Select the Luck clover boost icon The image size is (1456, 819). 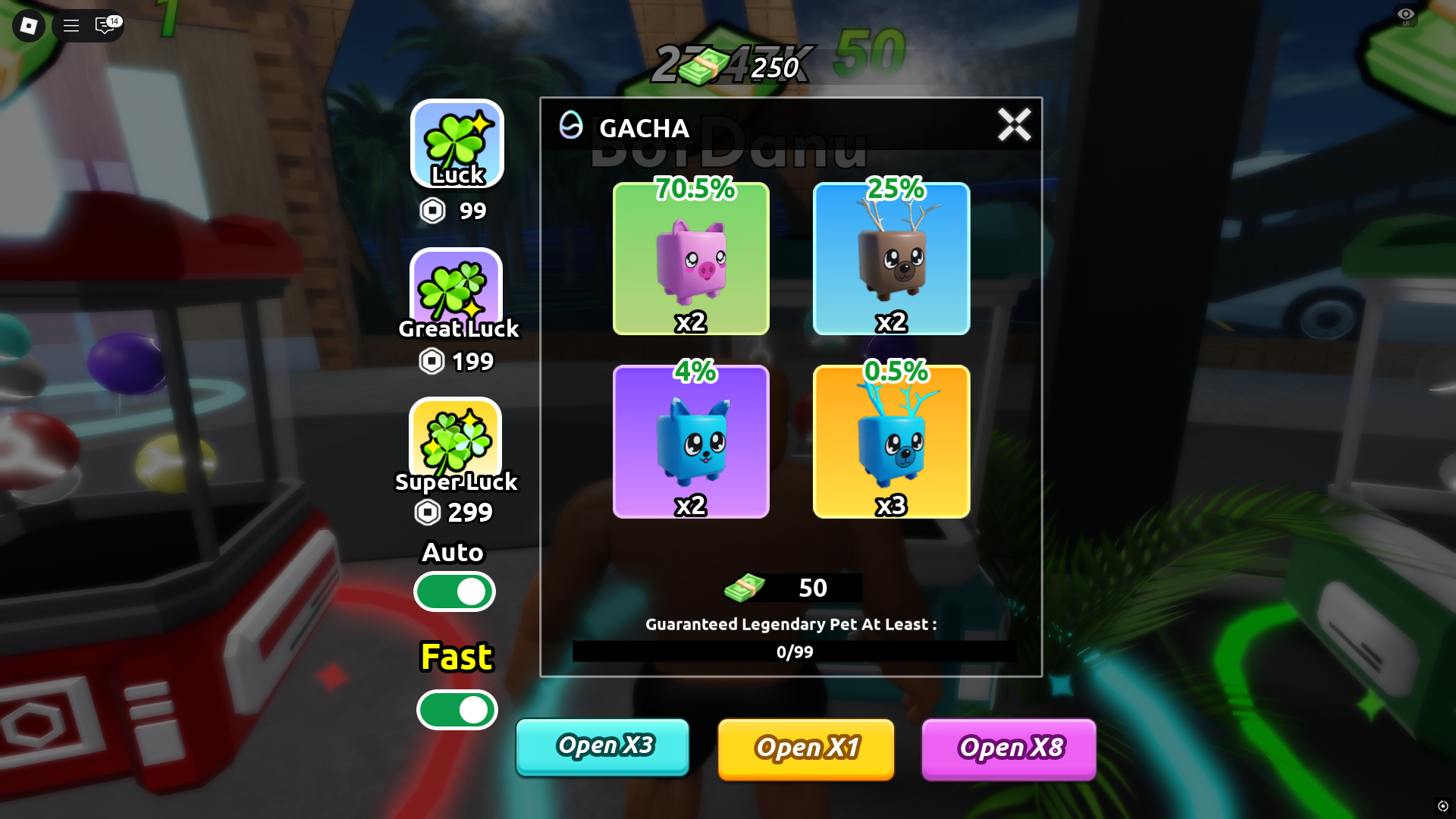tap(456, 144)
